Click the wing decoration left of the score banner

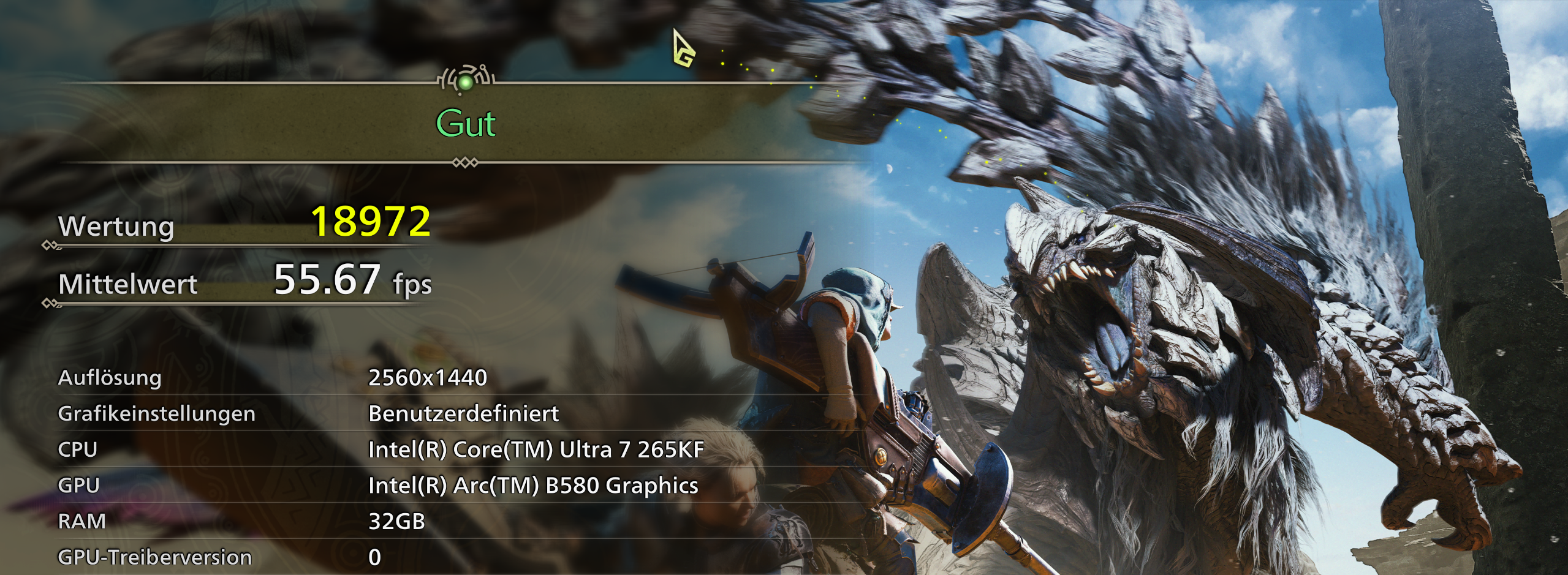tap(446, 77)
